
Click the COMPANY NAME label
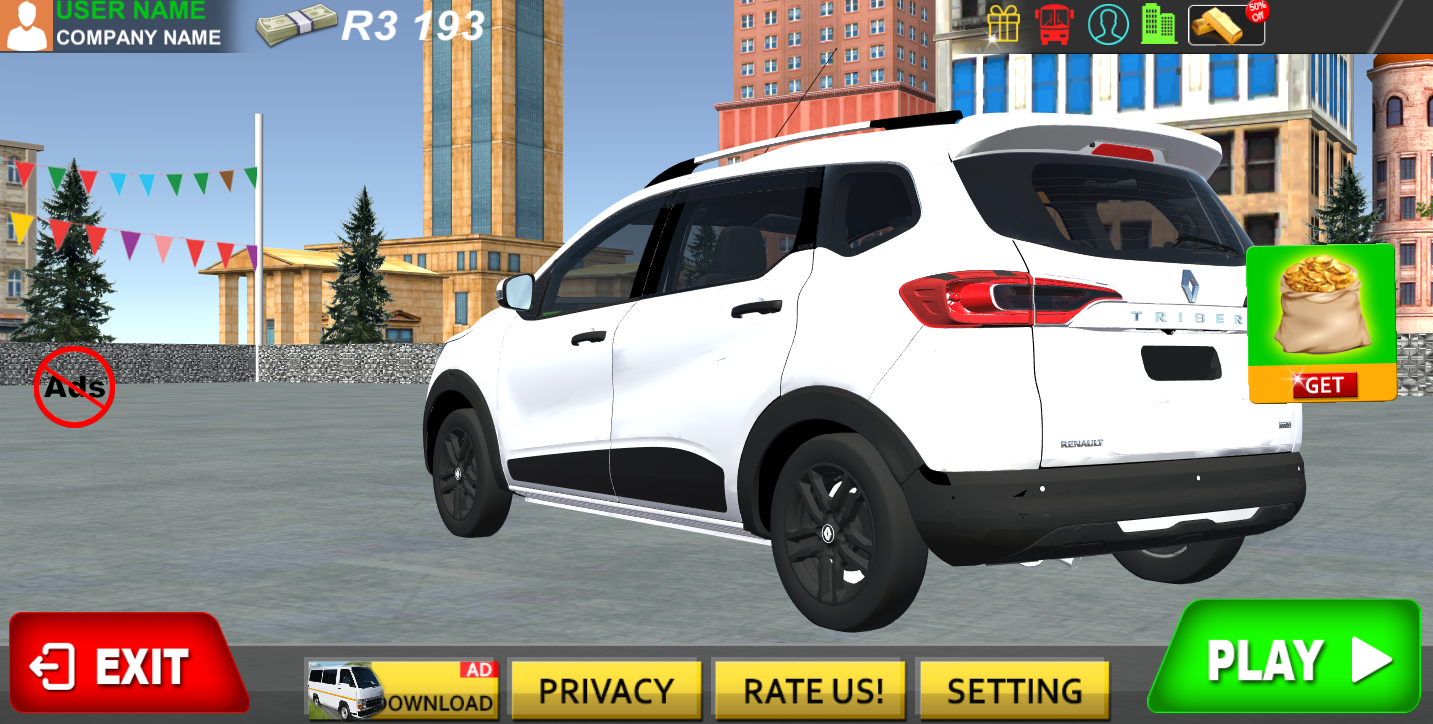138,35
